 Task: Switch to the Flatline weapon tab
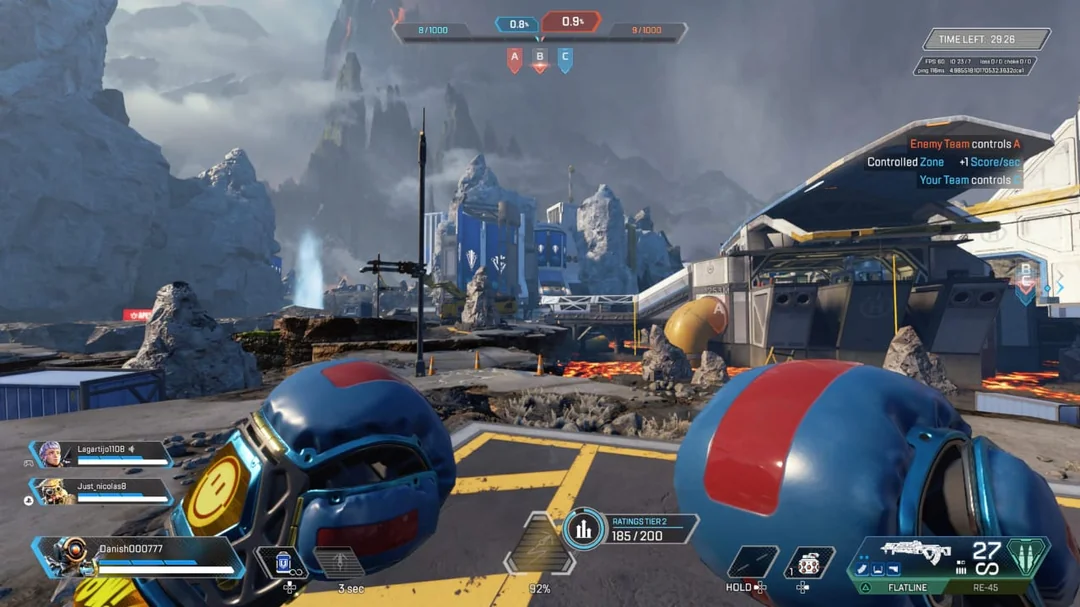click(x=907, y=588)
